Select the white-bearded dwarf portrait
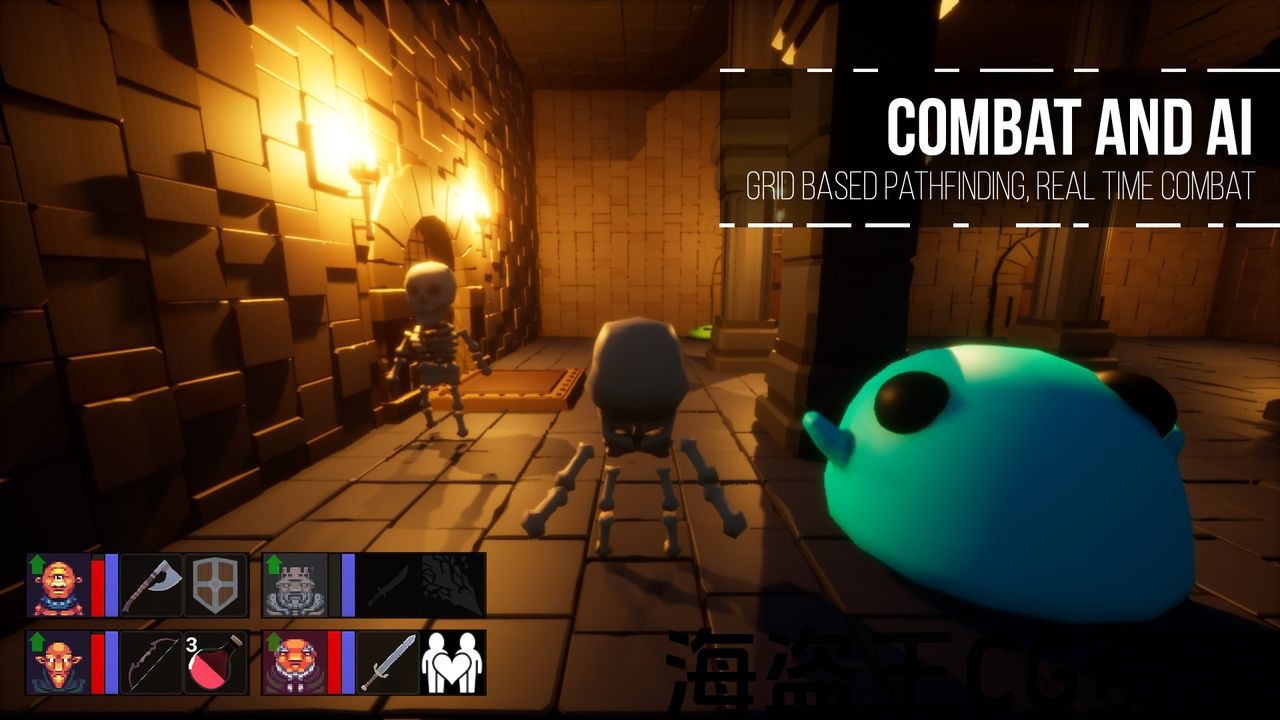Image resolution: width=1280 pixels, height=720 pixels. point(295,662)
